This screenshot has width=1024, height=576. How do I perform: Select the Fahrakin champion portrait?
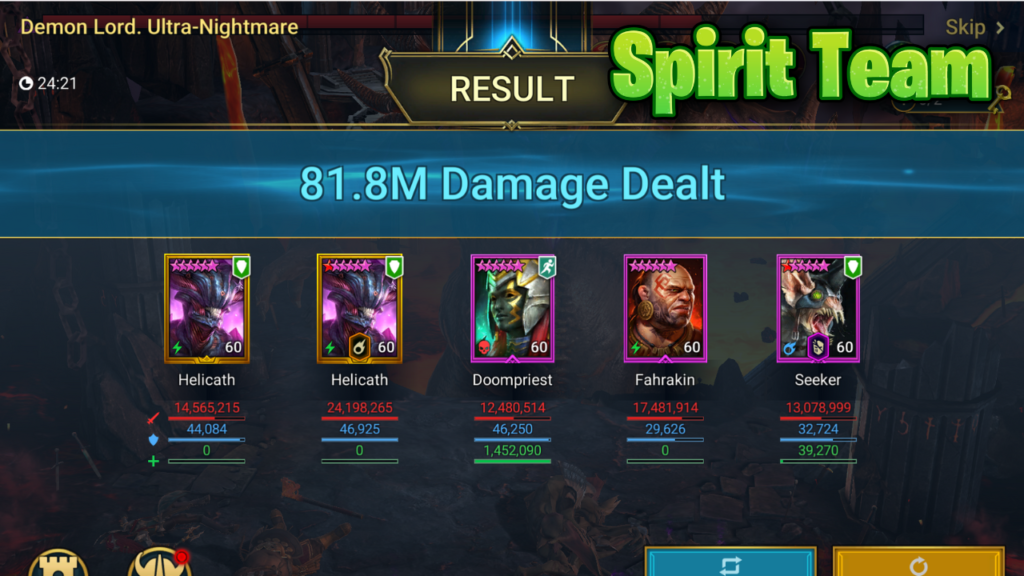665,308
